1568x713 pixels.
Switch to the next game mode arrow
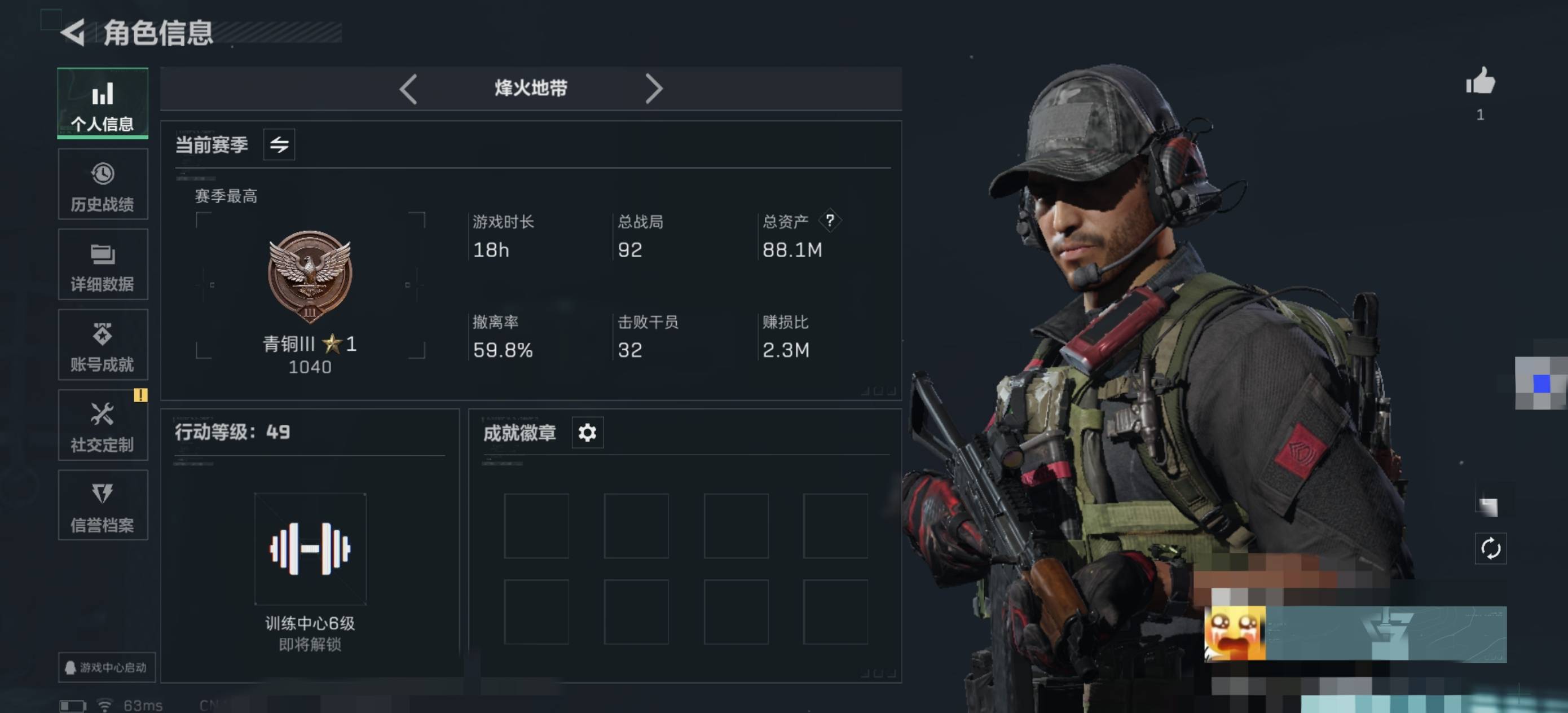pyautogui.click(x=654, y=89)
